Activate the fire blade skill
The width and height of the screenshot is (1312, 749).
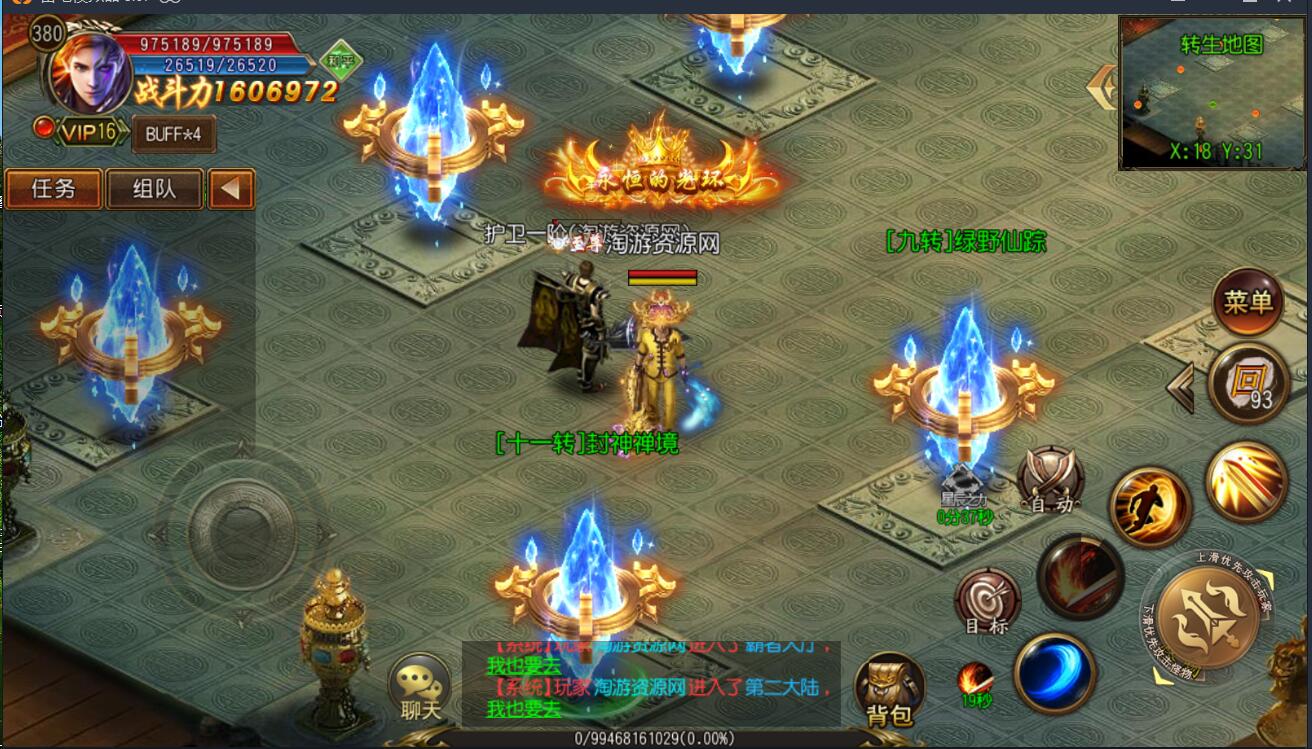pyautogui.click(x=1080, y=577)
